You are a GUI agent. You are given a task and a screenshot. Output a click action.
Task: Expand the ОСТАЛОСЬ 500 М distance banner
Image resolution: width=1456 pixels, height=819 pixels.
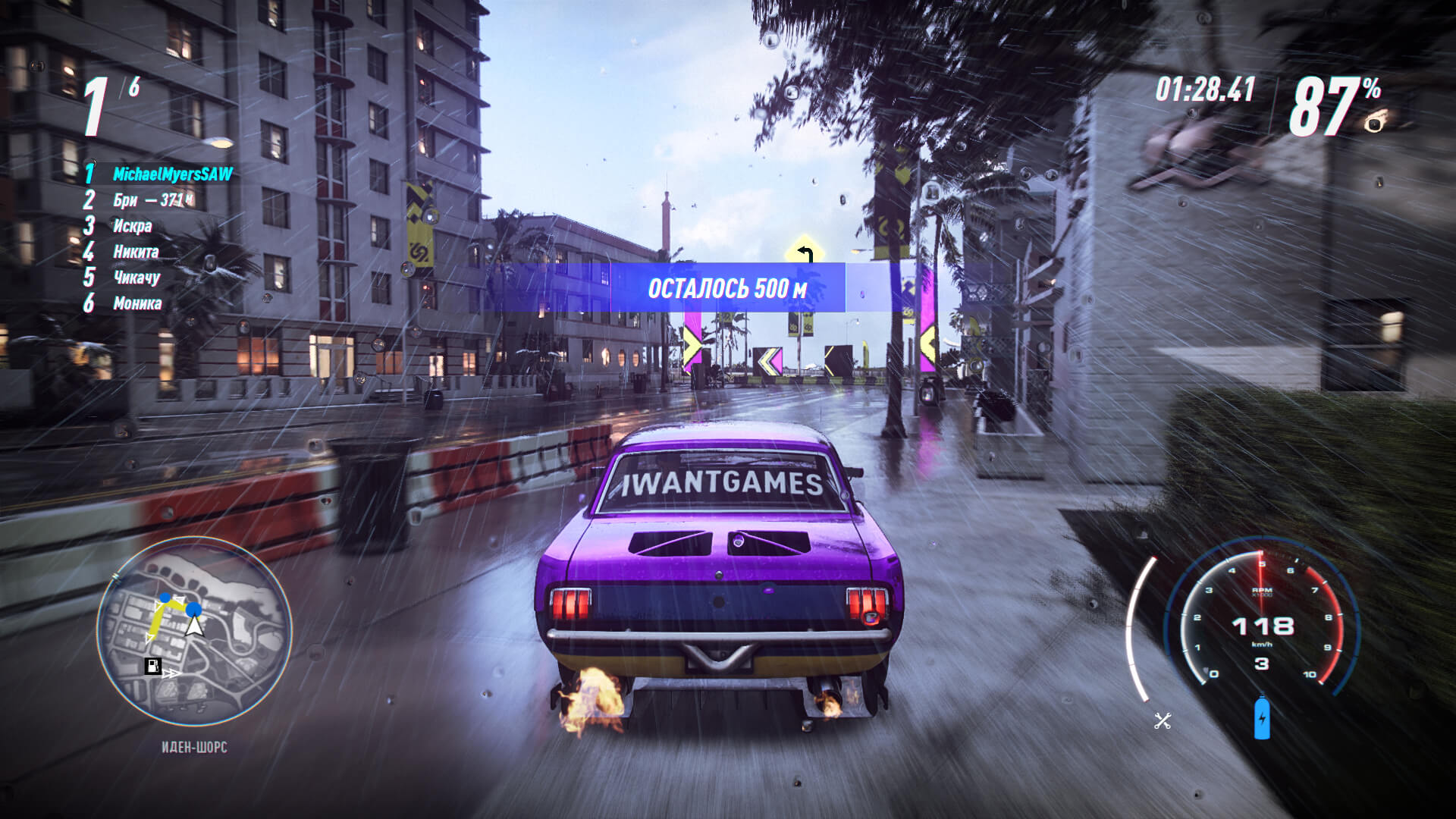[x=726, y=288]
